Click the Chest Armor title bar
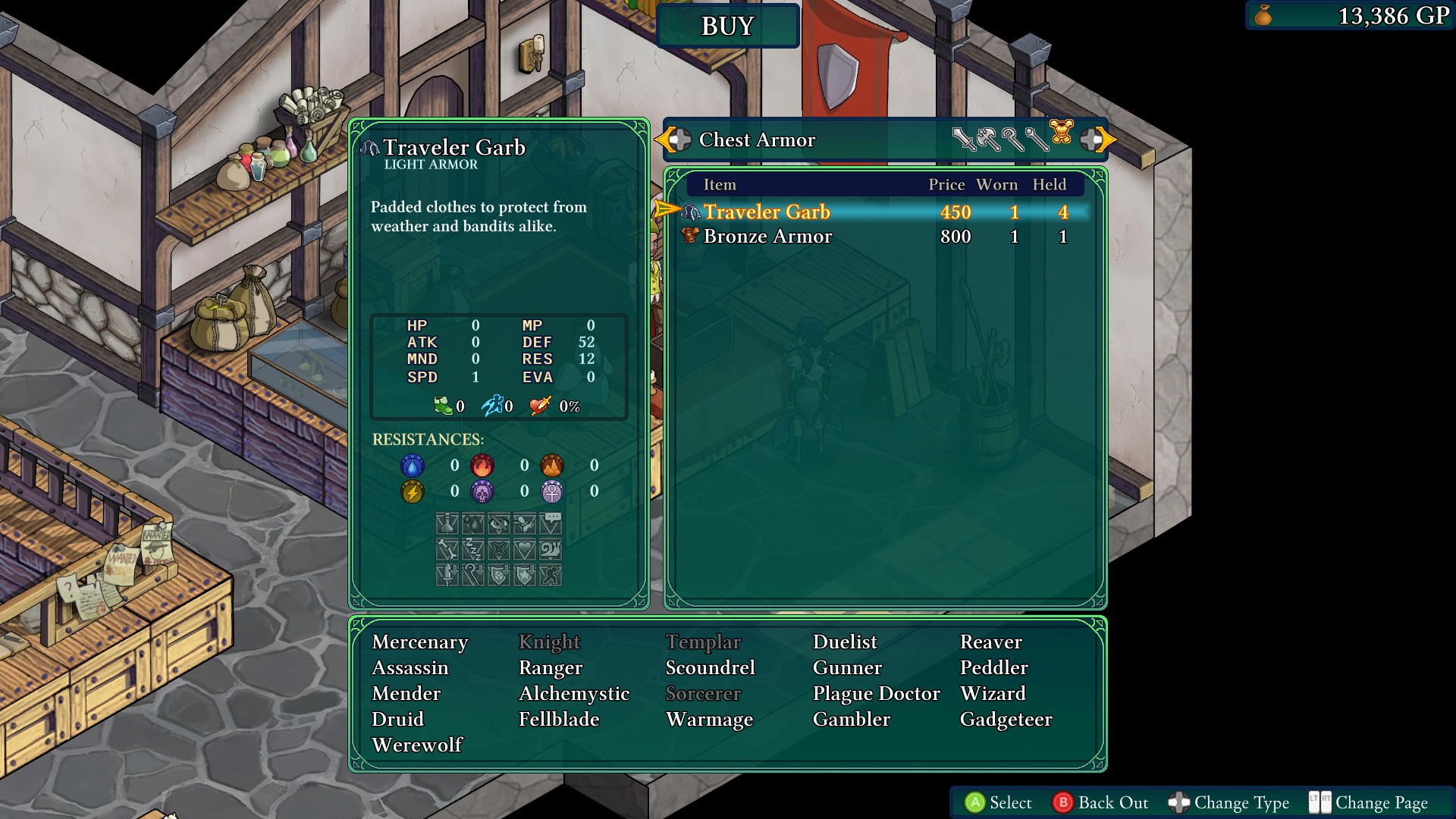This screenshot has width=1456, height=819. click(758, 140)
